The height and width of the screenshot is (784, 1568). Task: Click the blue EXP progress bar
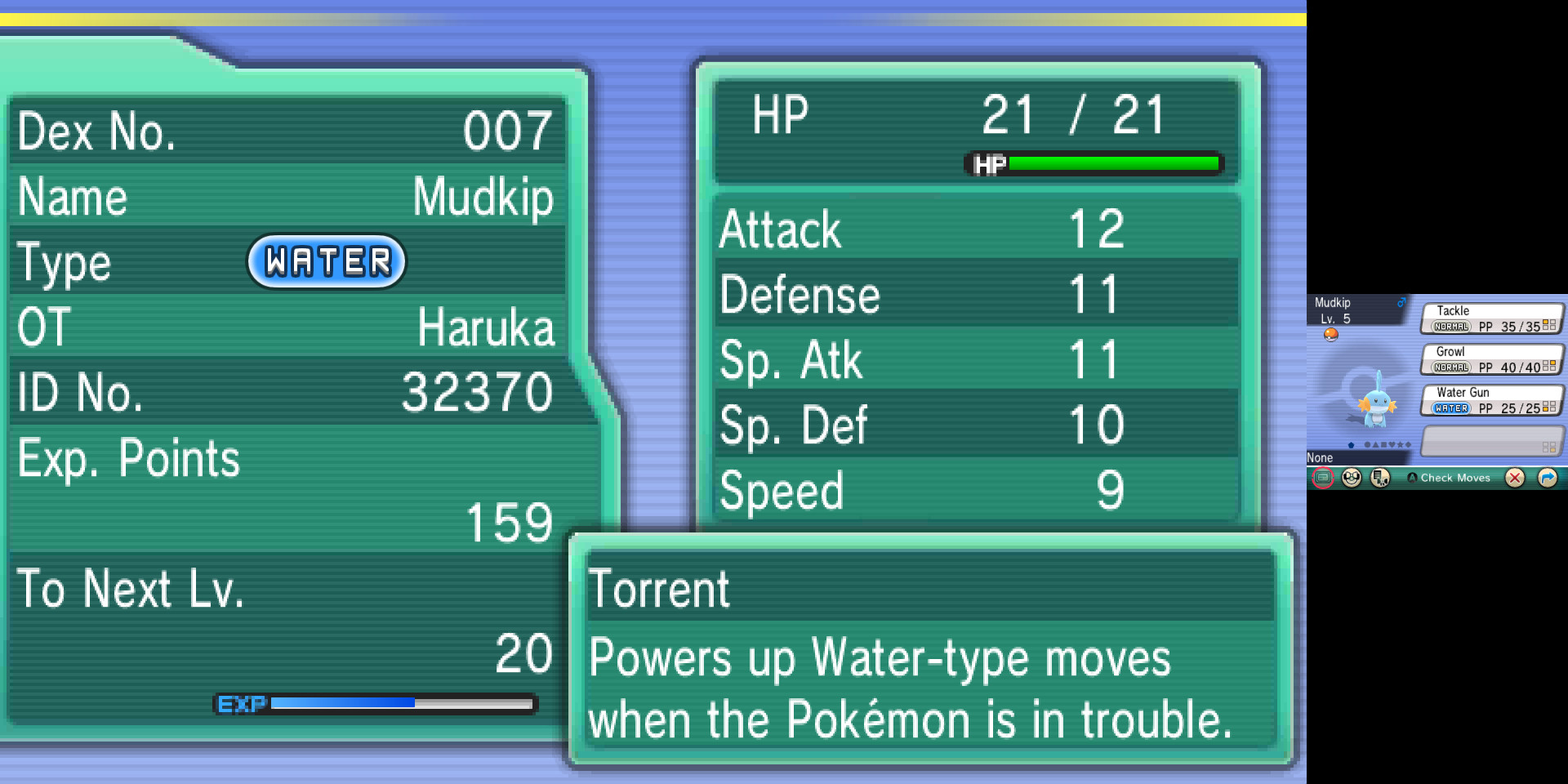click(x=343, y=702)
